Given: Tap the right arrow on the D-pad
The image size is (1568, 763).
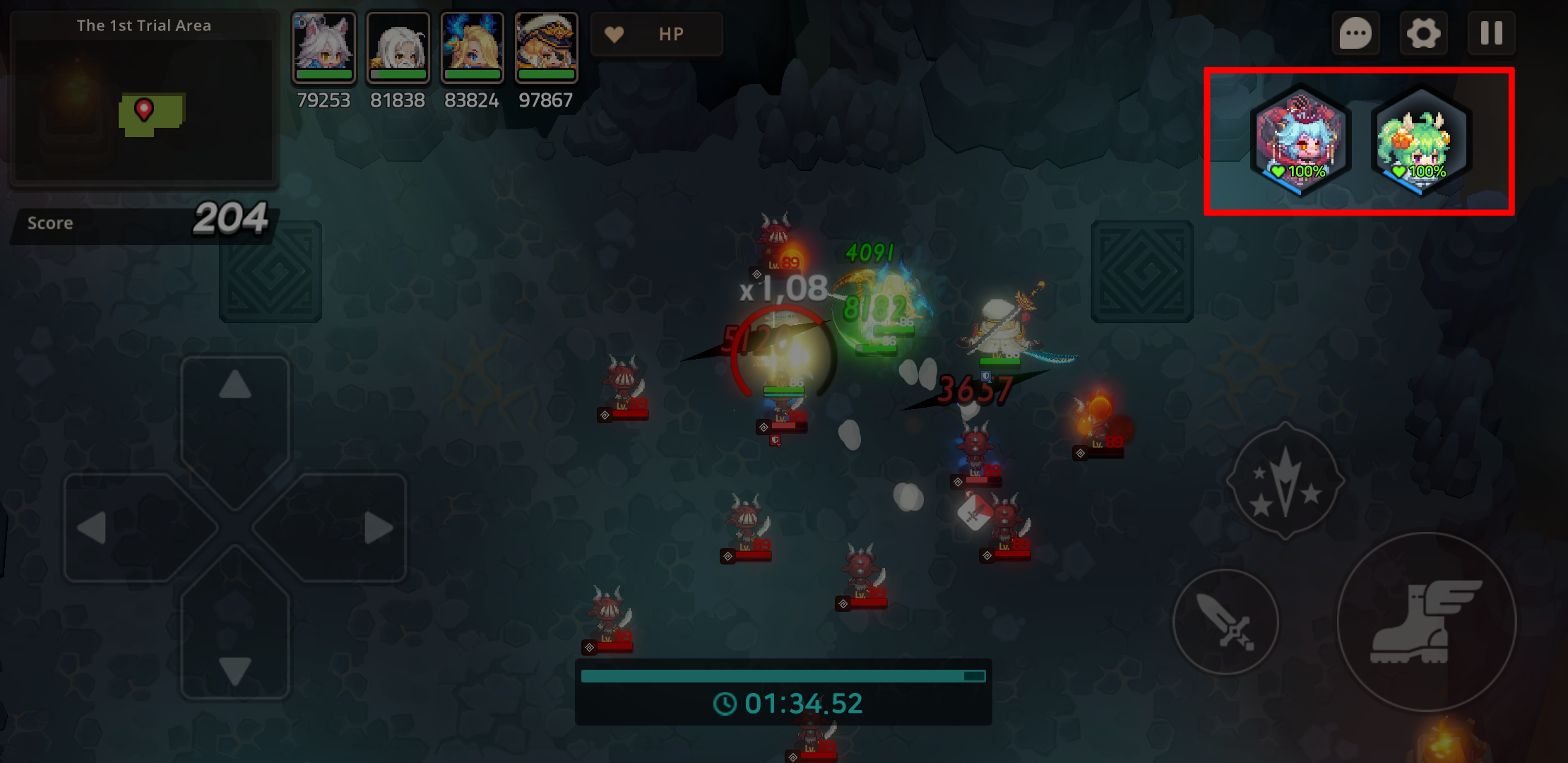Looking at the screenshot, I should (353, 528).
